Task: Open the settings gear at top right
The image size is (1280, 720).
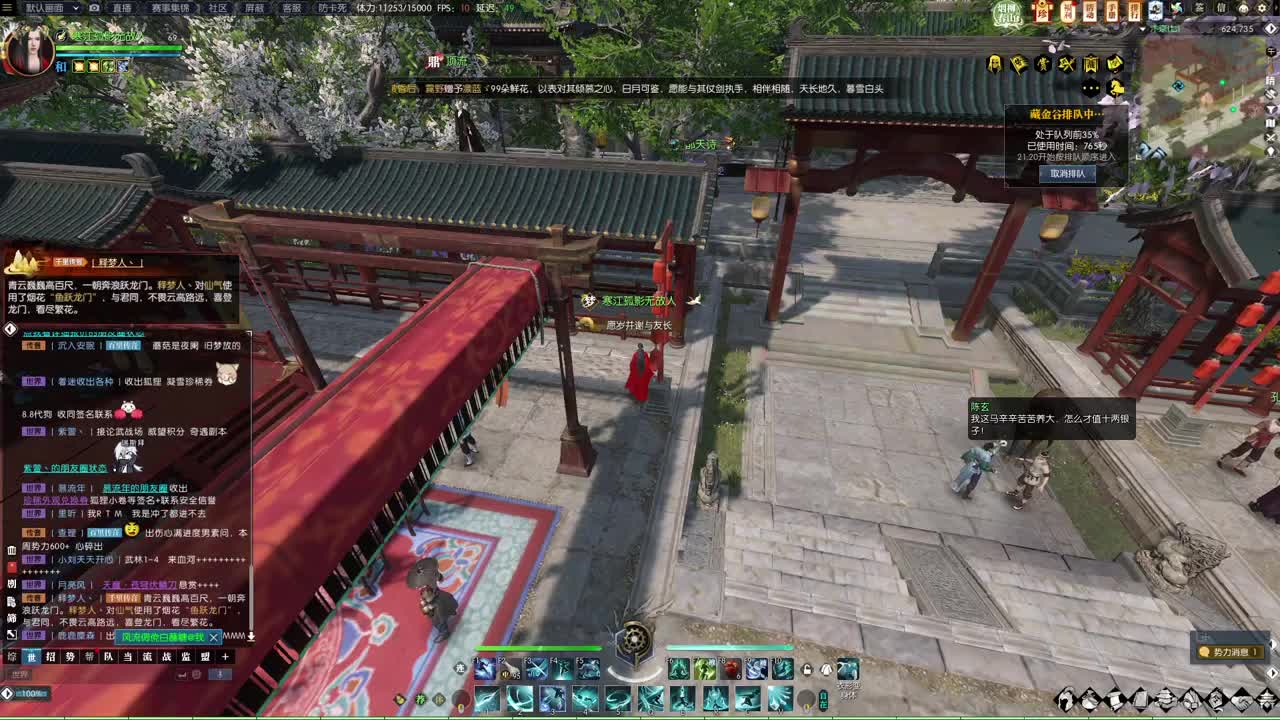Action: point(1262,8)
